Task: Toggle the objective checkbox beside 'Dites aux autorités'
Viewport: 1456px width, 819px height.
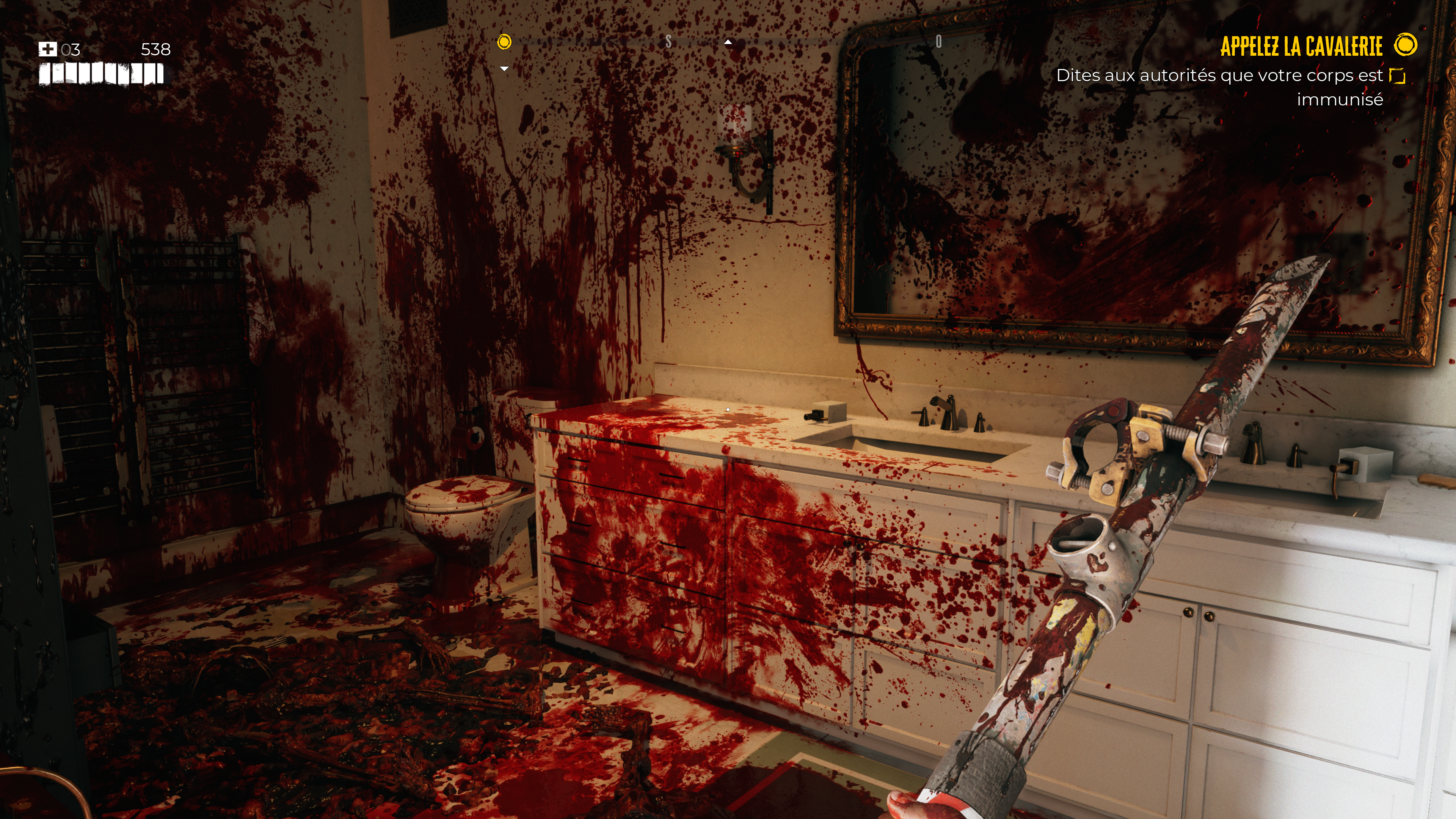Action: (1397, 76)
